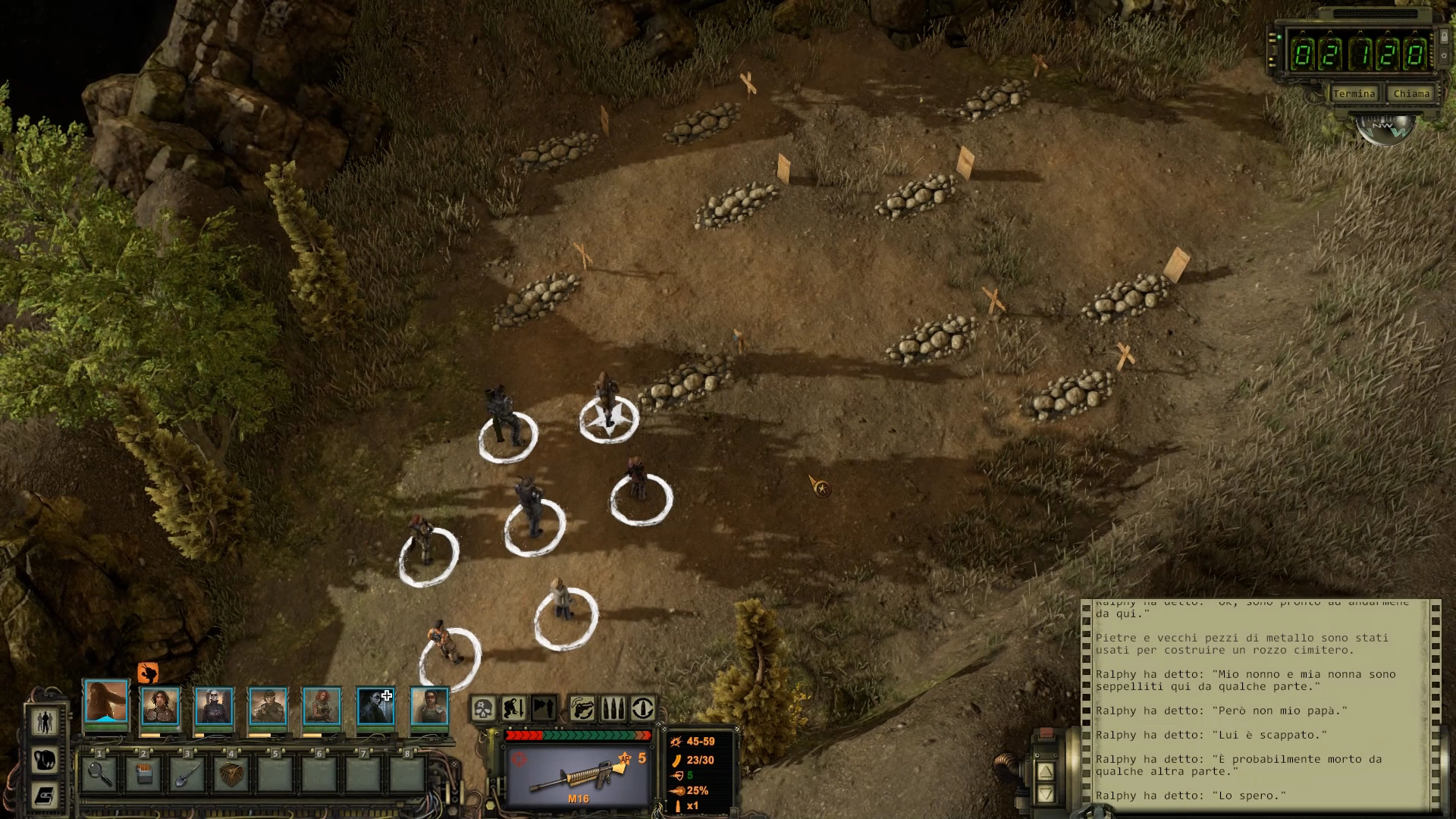
Task: Select whole squad via the three-figures button
Action: point(45,721)
